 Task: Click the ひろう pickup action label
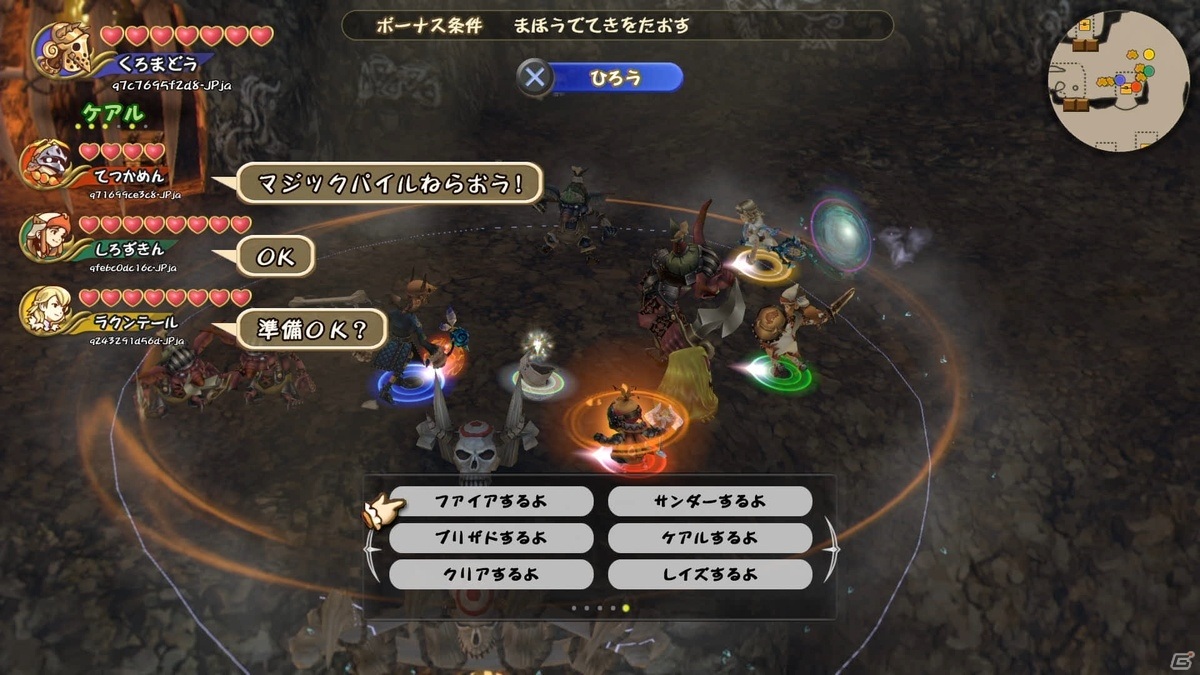(615, 77)
